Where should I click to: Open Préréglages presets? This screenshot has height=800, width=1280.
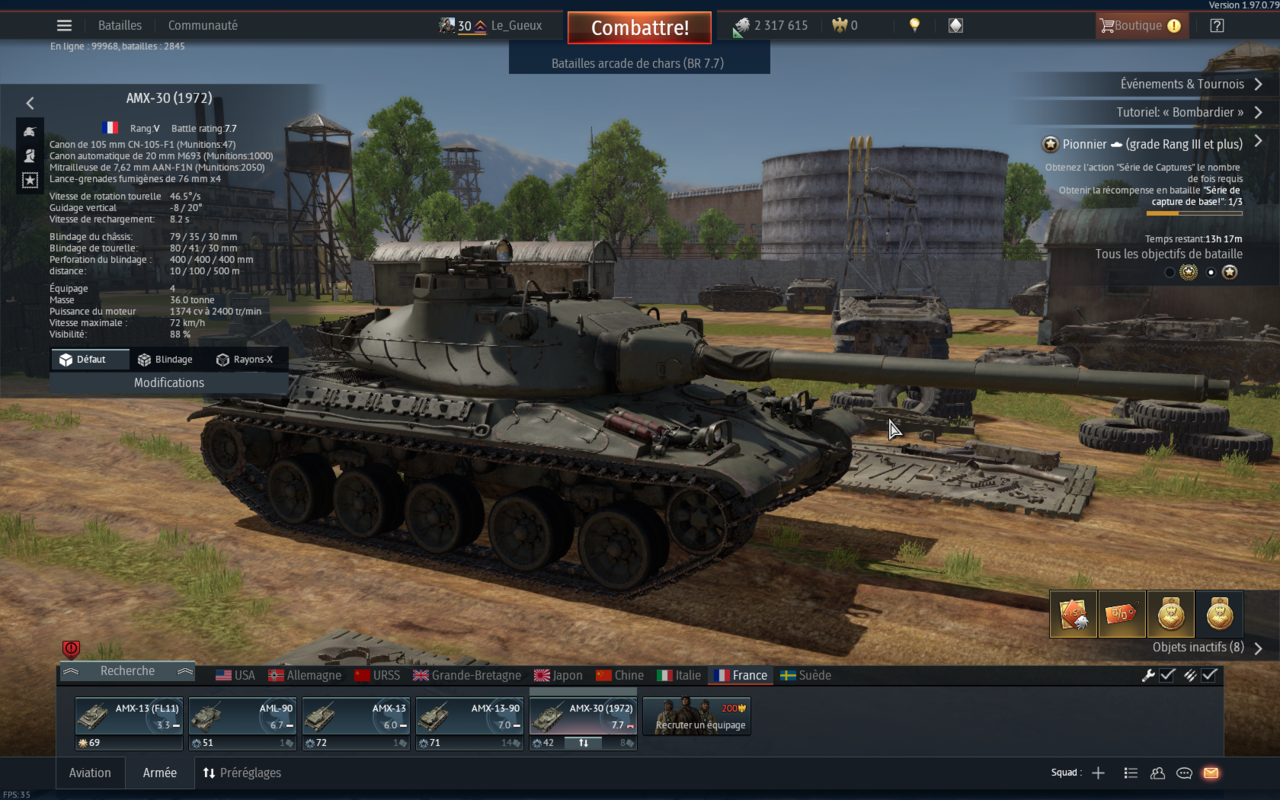point(242,773)
